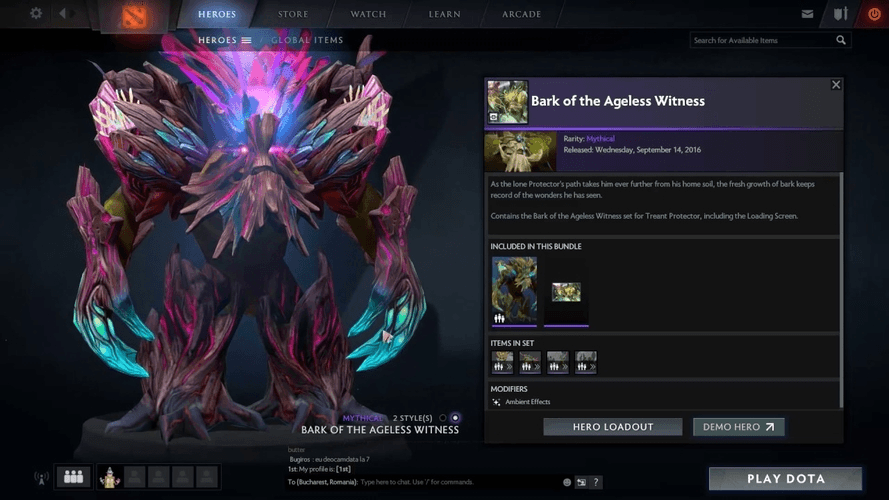This screenshot has height=500, width=889.
Task: Click the Search for Available Items field
Action: 762,40
